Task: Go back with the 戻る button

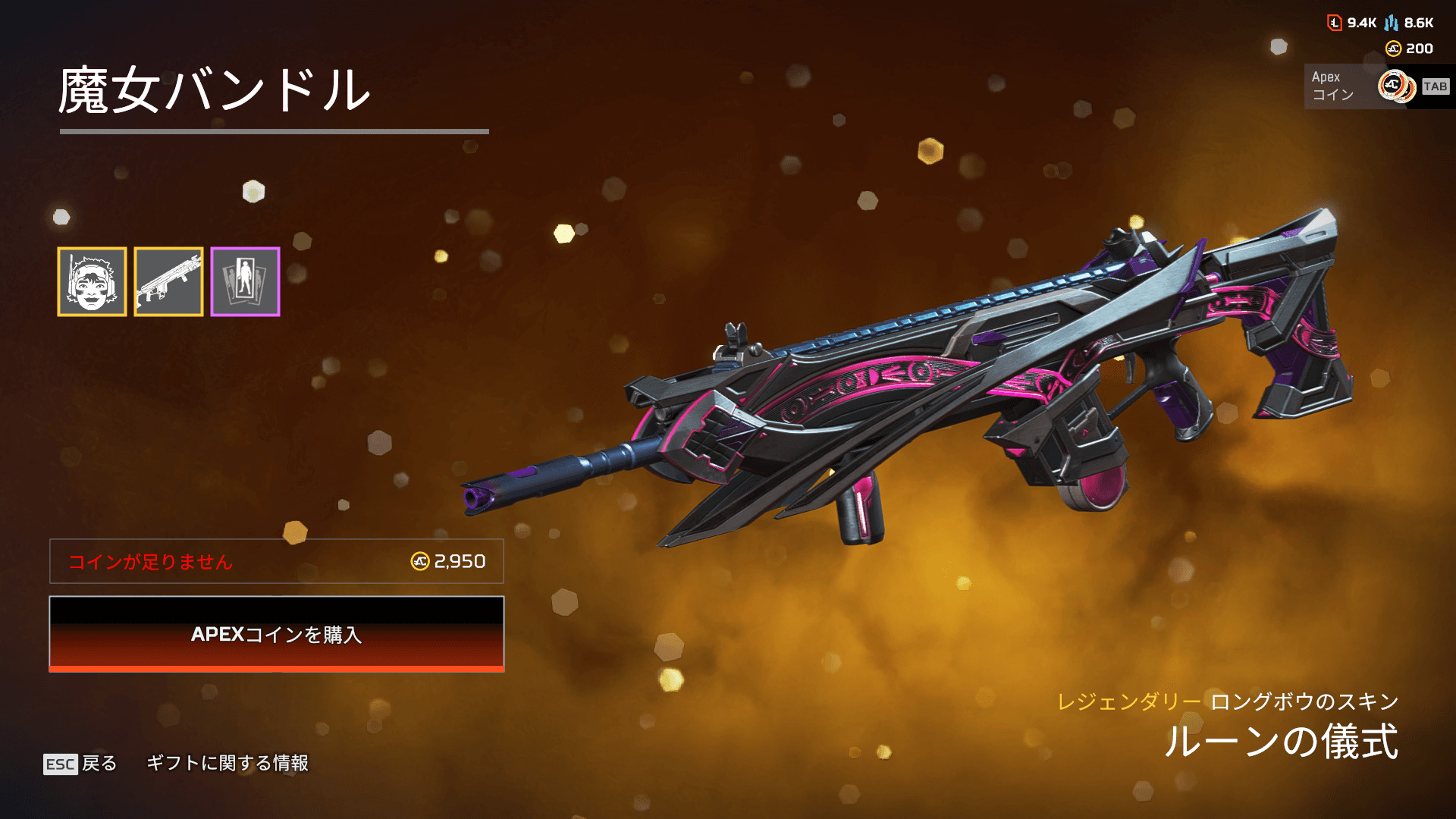Action: coord(81,763)
